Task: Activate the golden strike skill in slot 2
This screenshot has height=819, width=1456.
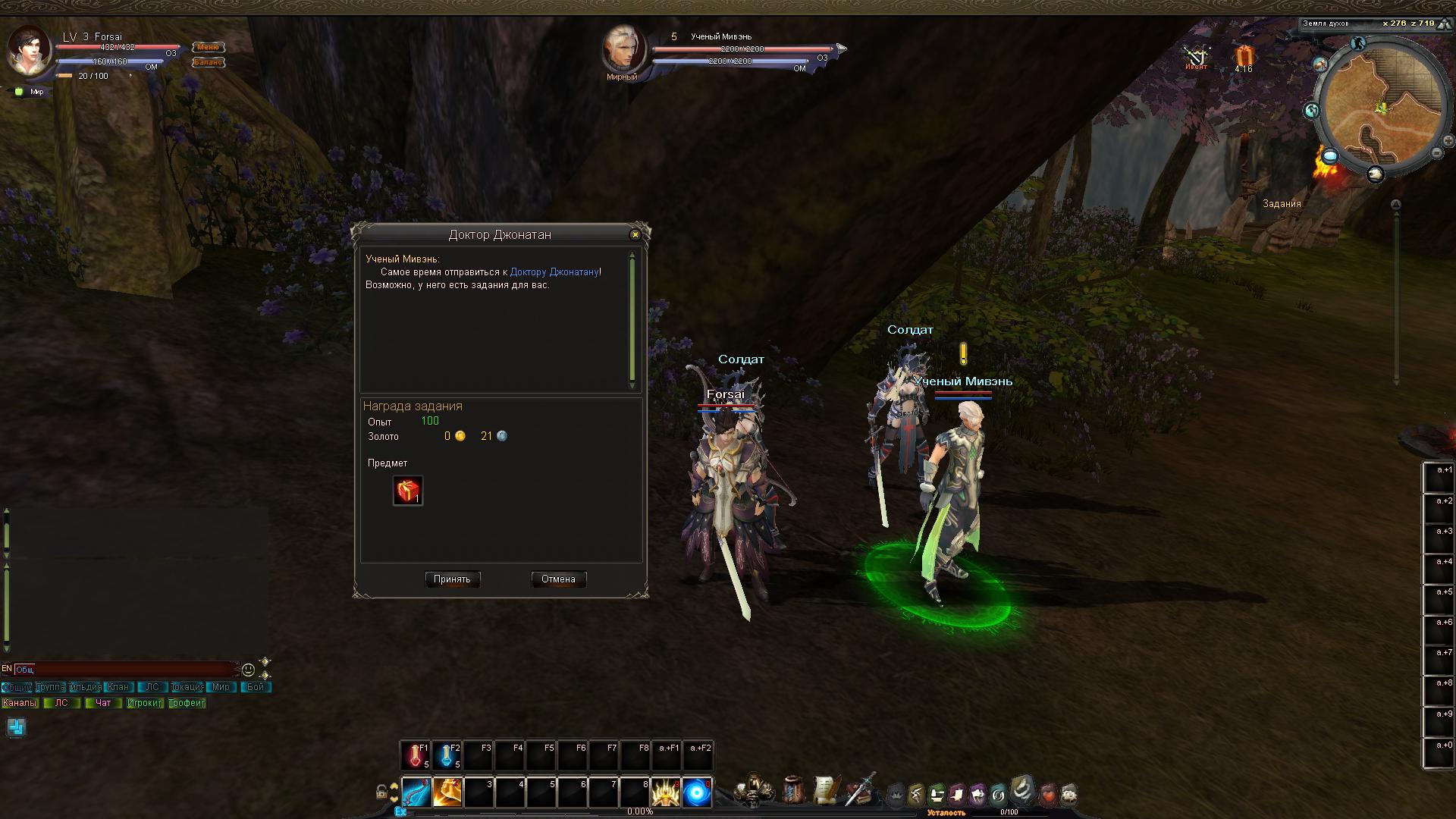Action: pyautogui.click(x=447, y=792)
